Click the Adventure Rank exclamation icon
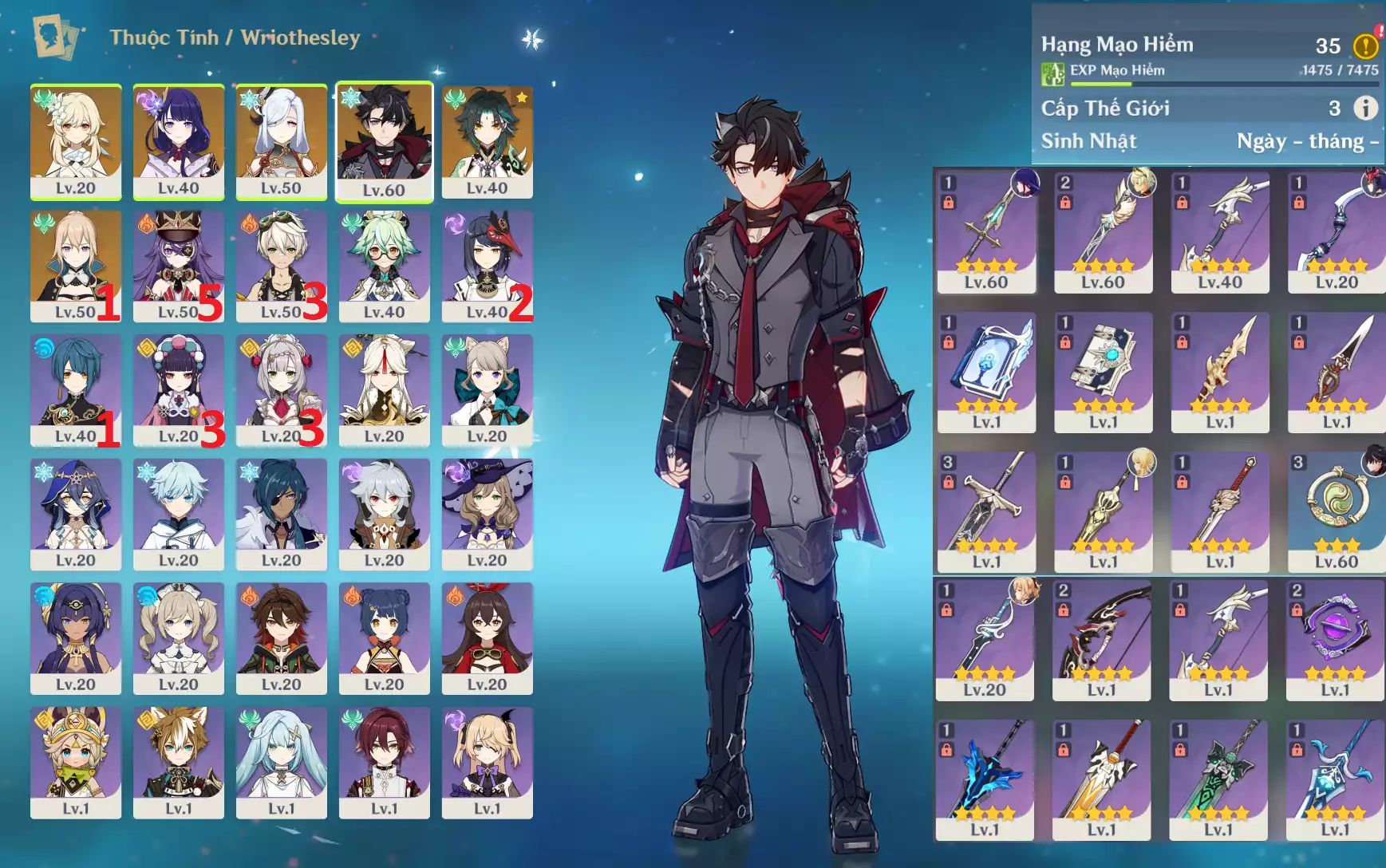 click(x=1365, y=46)
